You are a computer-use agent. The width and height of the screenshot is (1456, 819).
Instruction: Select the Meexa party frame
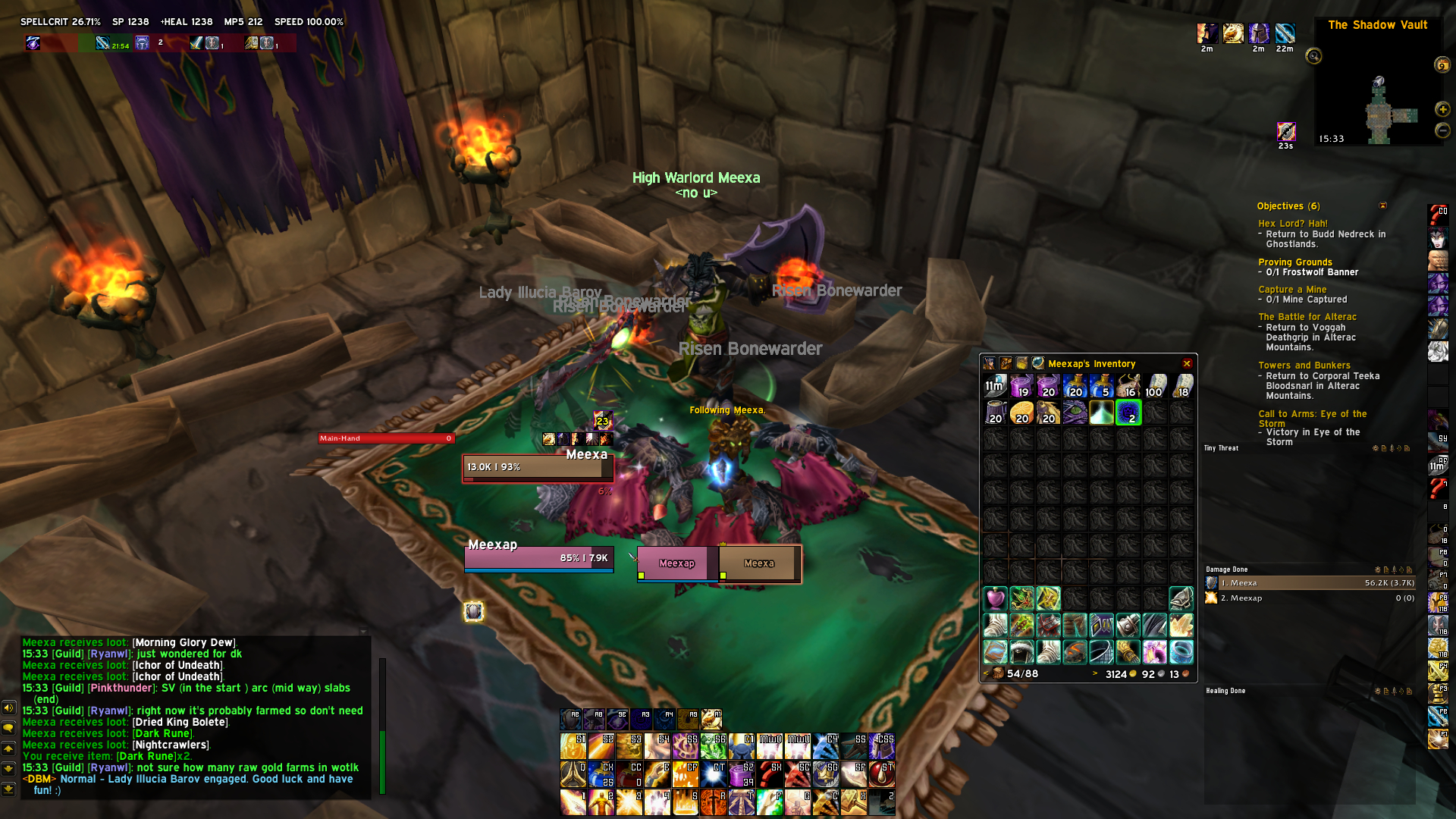coord(759,563)
